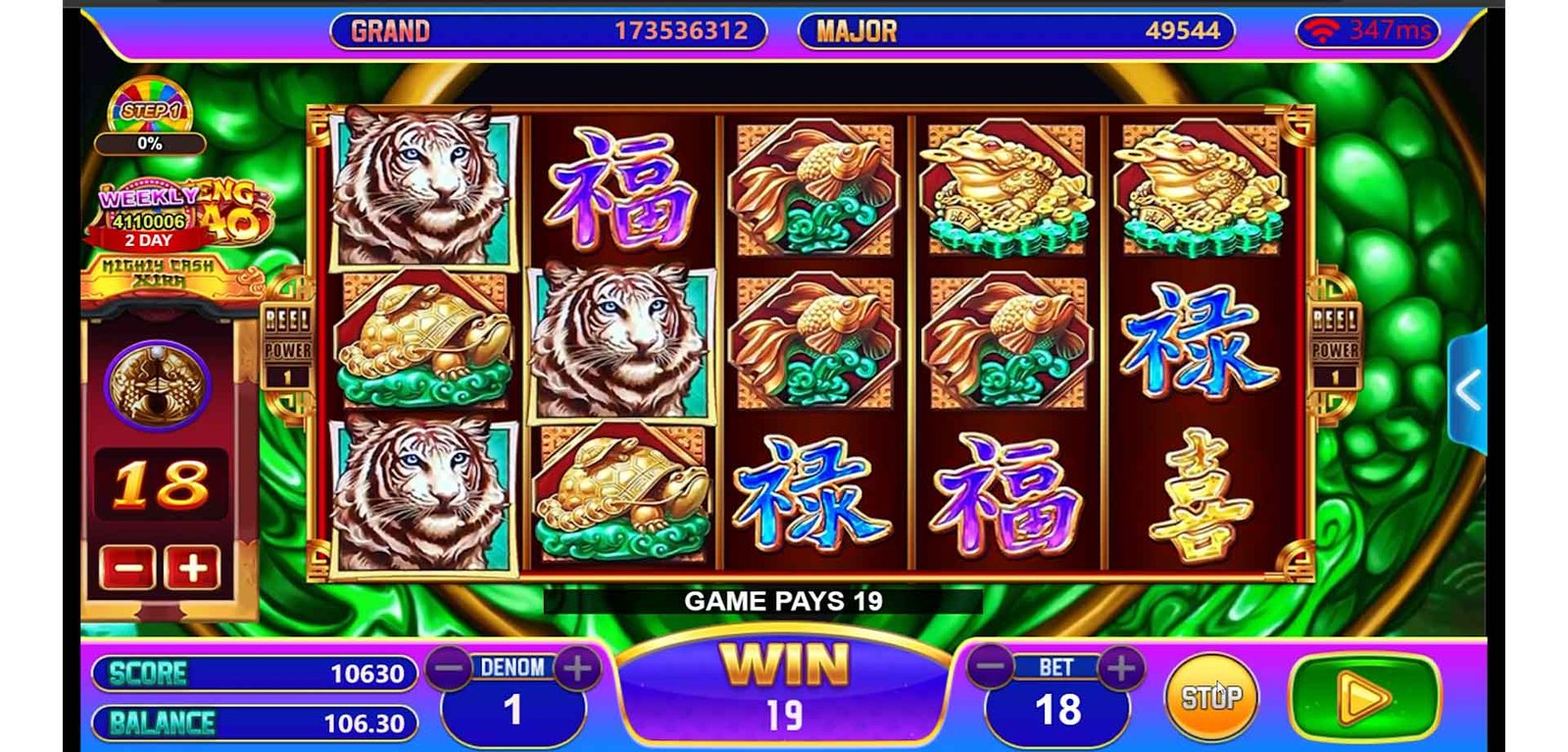Increase the BET amount with plus
Image resolution: width=1568 pixels, height=752 pixels.
pyautogui.click(x=1121, y=668)
